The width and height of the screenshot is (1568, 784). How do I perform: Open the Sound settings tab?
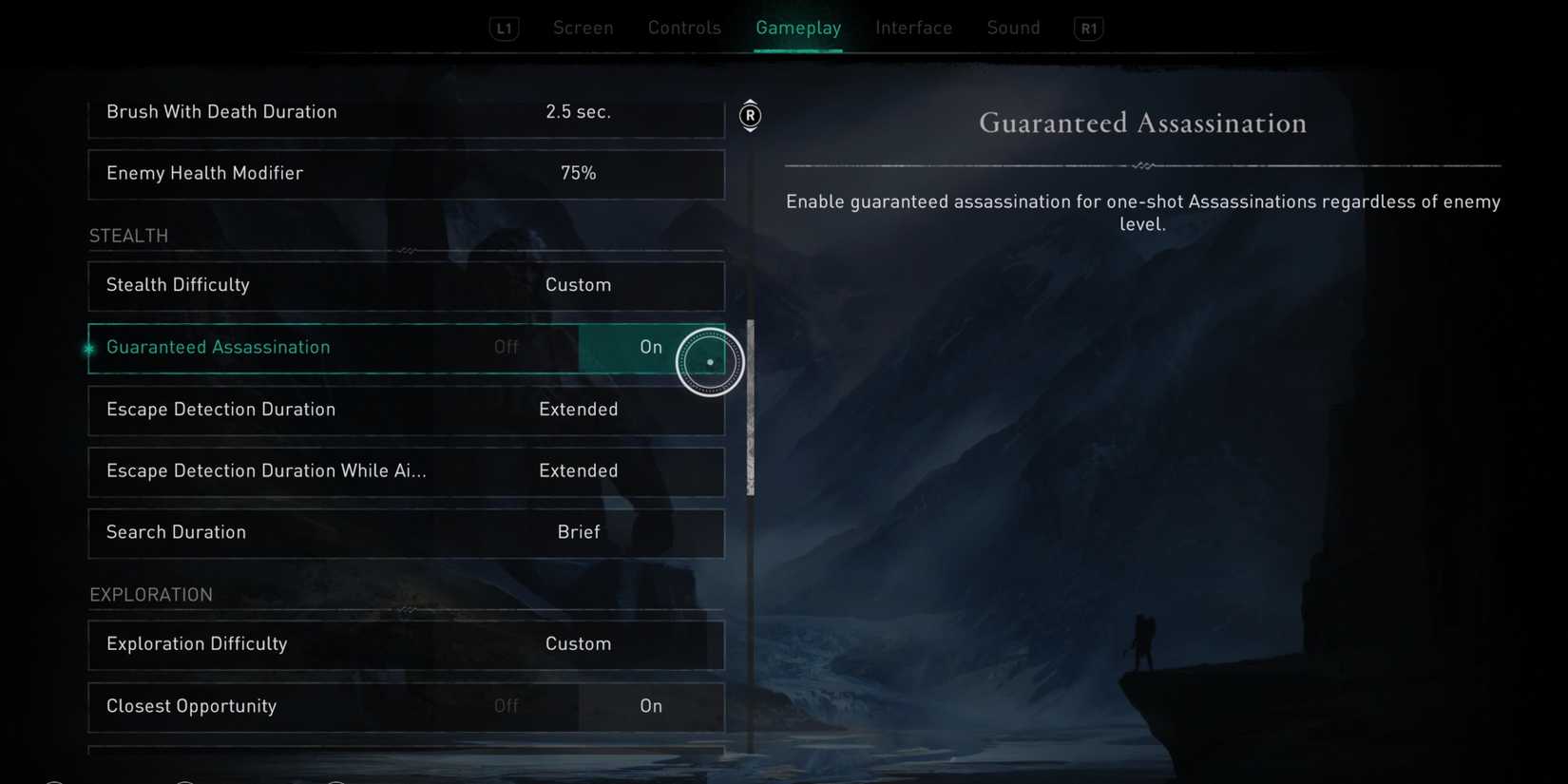1013,28
